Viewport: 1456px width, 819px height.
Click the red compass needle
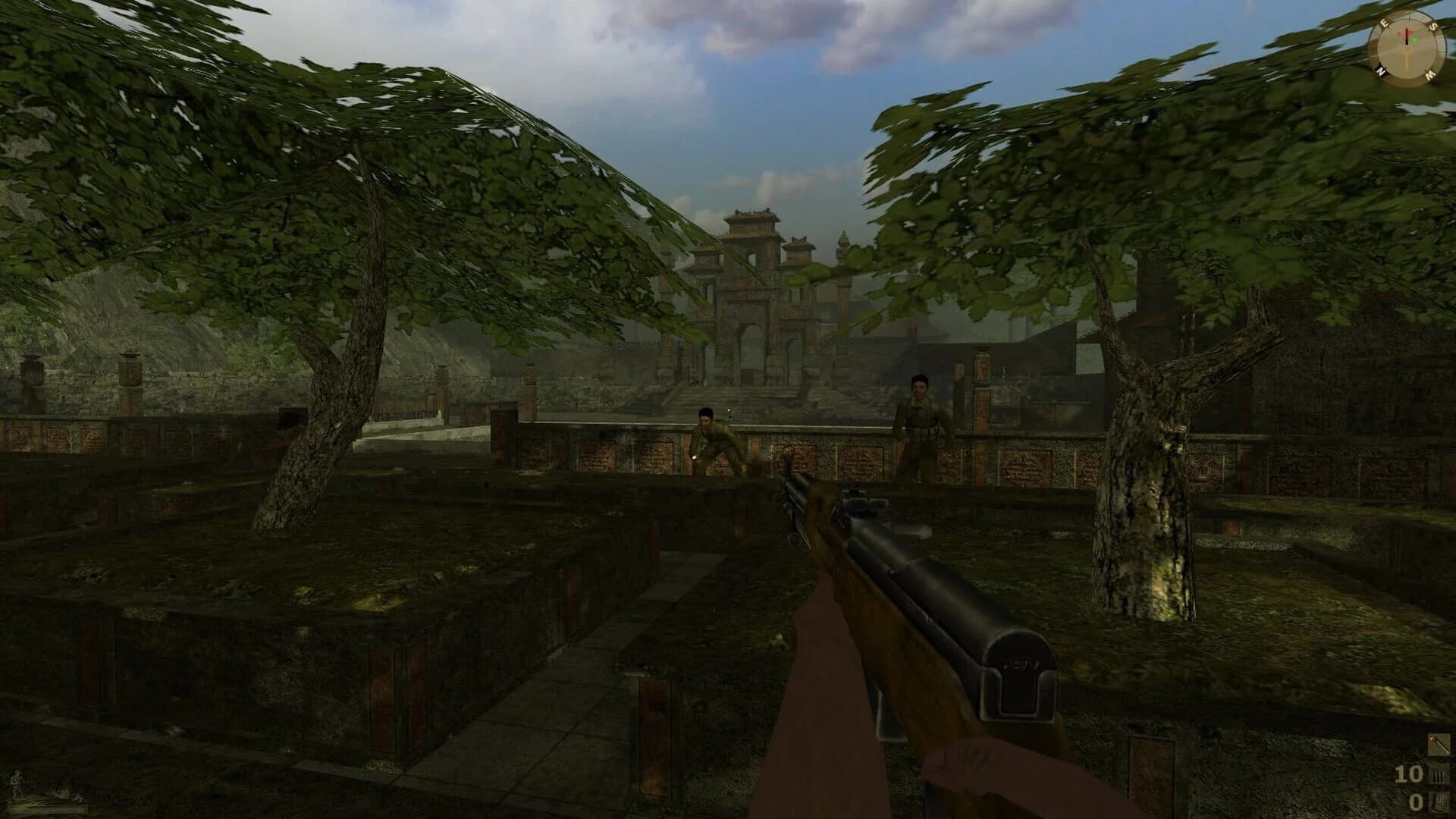(1407, 32)
